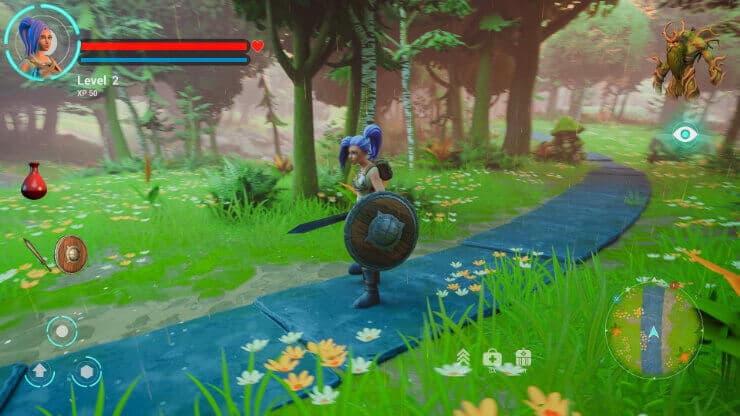Open the circular minimap
This screenshot has height=416, width=740.
[x=654, y=330]
